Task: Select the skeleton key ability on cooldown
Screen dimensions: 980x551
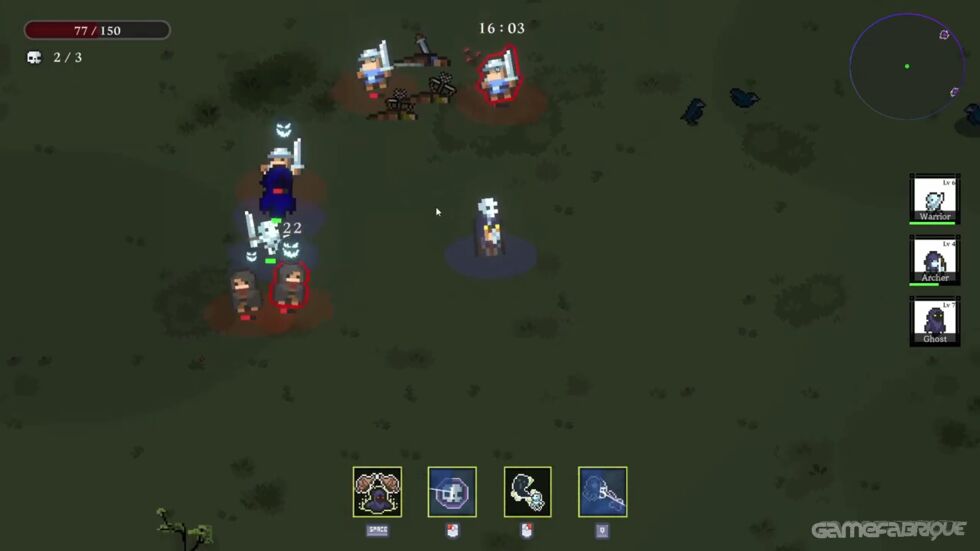Action: pos(602,492)
